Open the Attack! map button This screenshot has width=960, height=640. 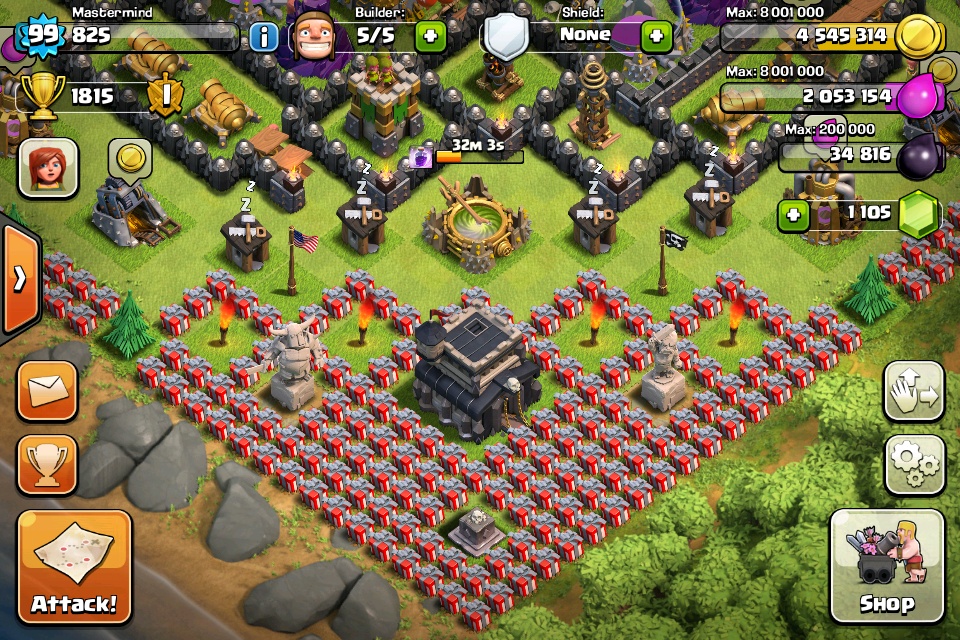(75, 567)
